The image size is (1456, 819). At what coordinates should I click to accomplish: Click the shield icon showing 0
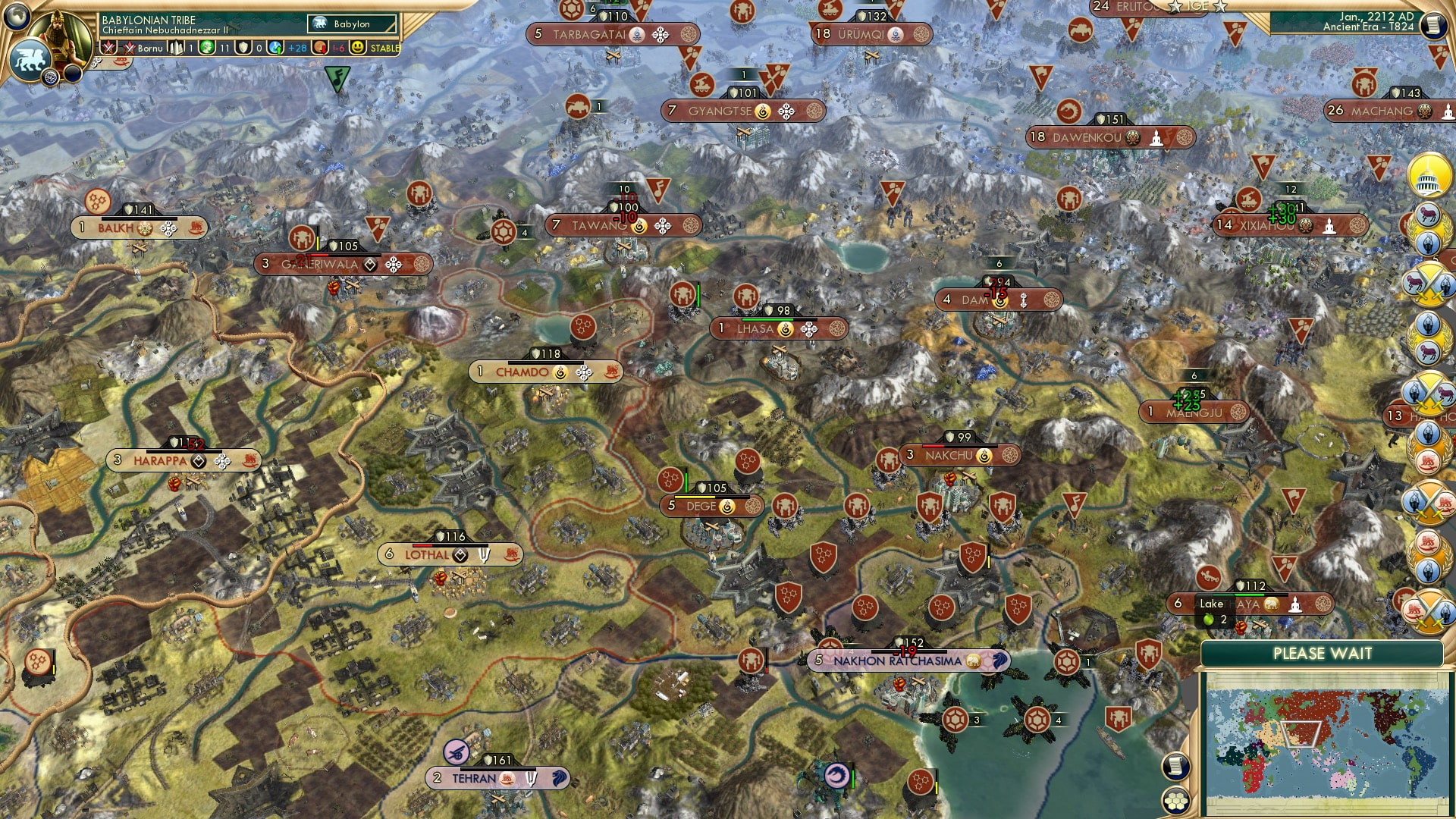coord(243,49)
